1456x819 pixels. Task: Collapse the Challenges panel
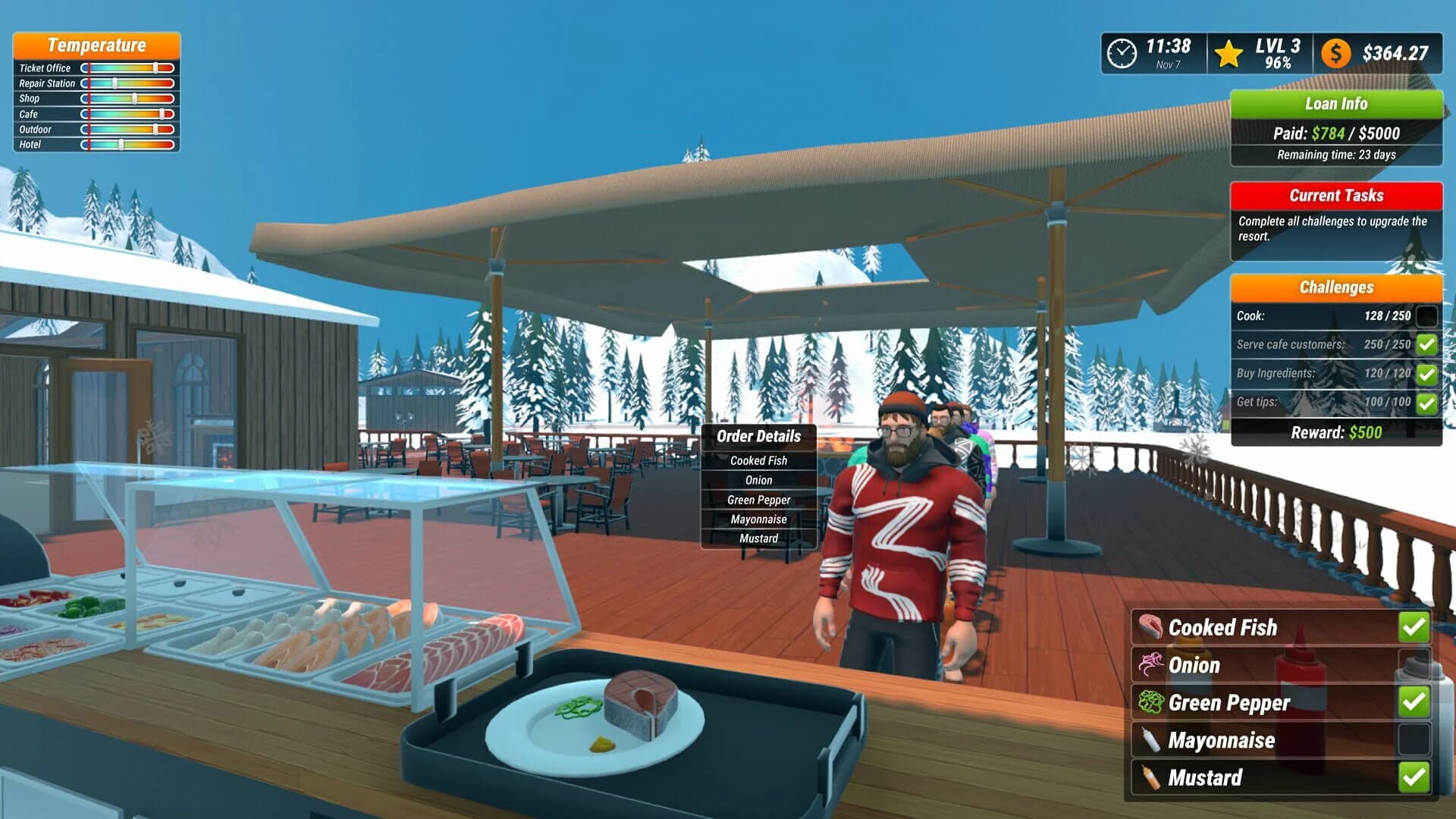[x=1336, y=287]
